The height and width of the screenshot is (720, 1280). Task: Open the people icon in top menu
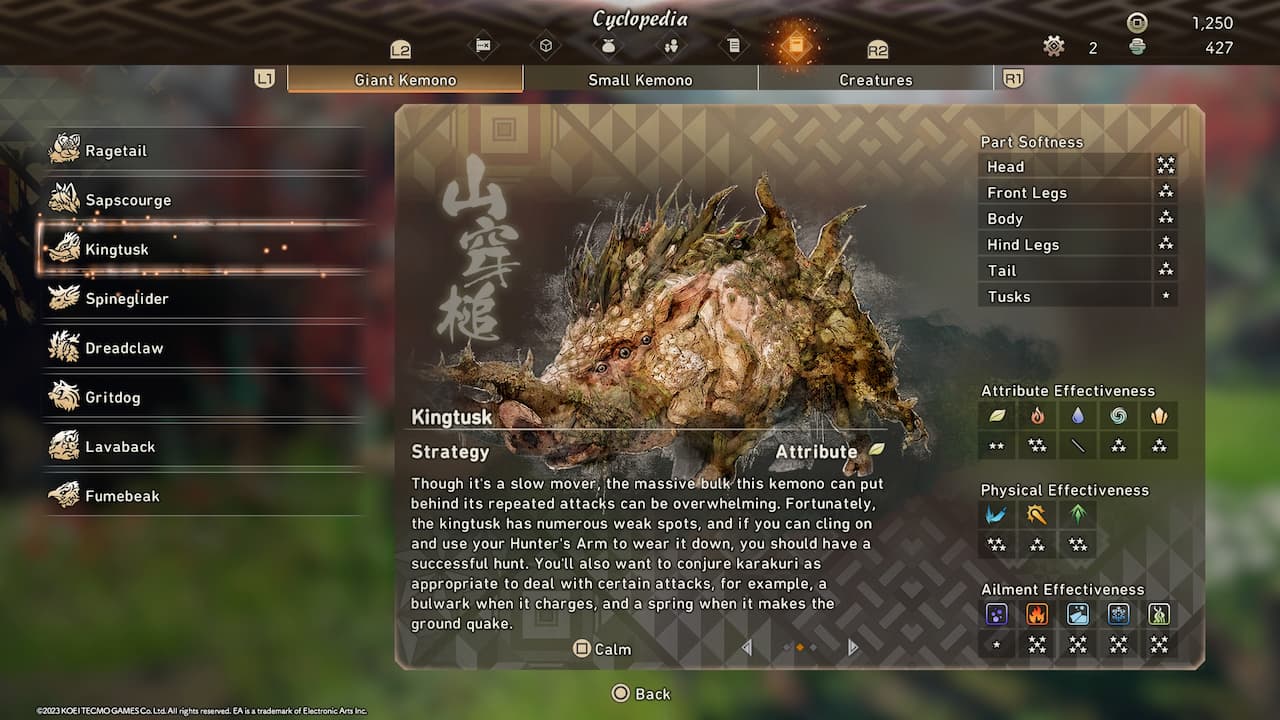(x=670, y=45)
